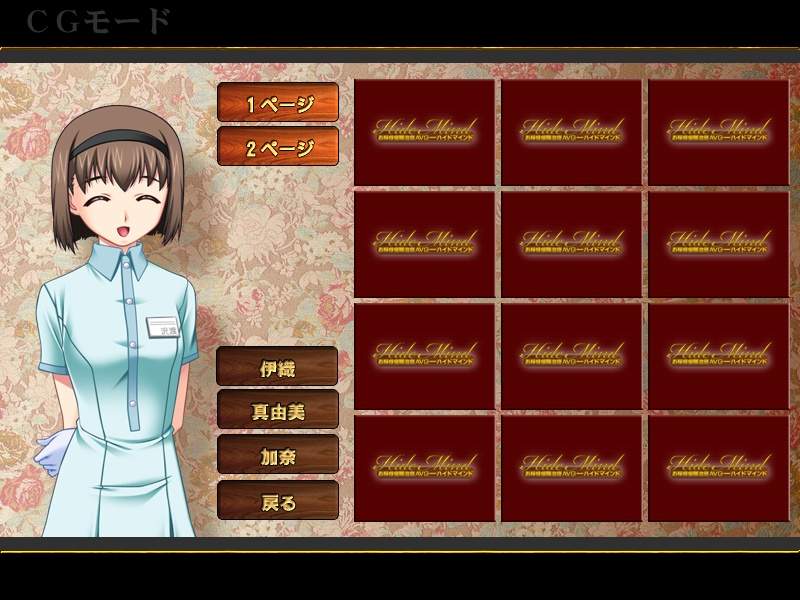Choose the 真由美 character button
The width and height of the screenshot is (800, 600).
[x=278, y=410]
